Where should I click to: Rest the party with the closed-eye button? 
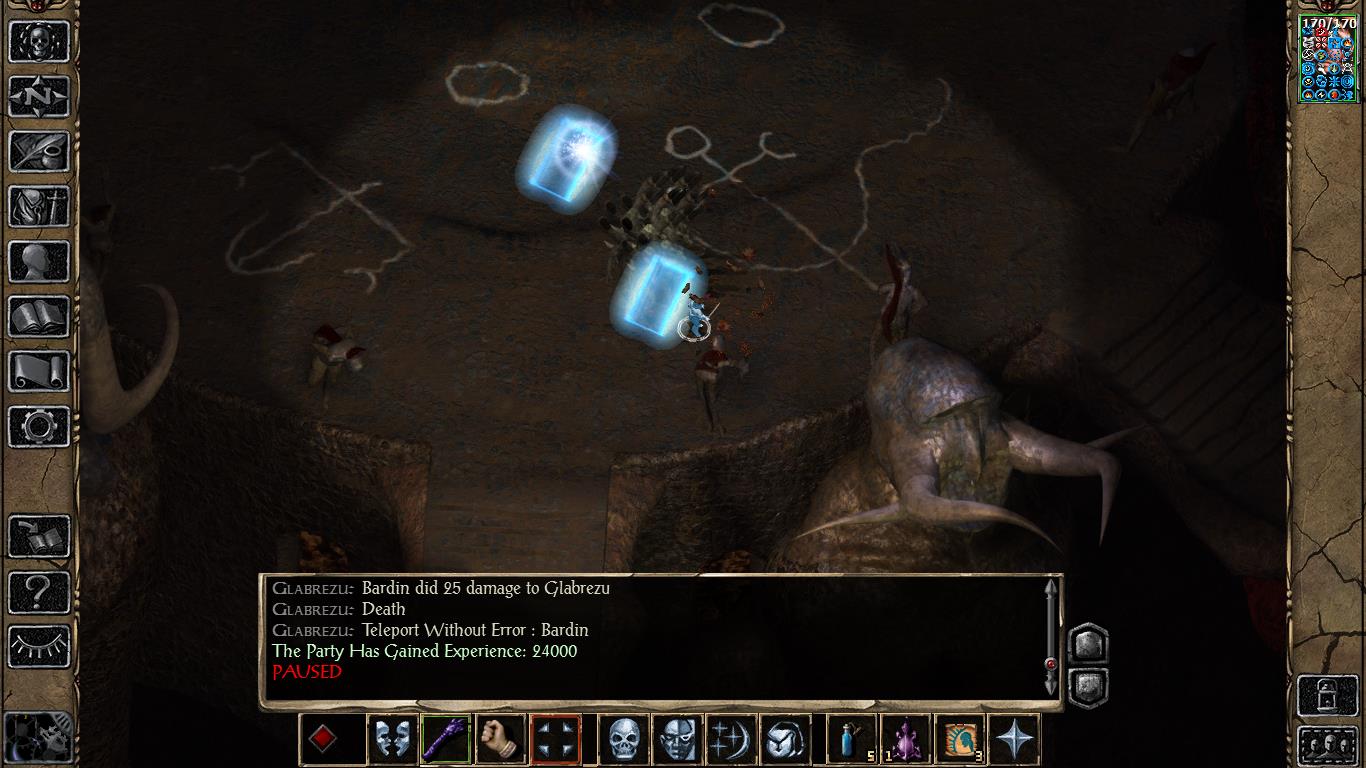click(39, 647)
